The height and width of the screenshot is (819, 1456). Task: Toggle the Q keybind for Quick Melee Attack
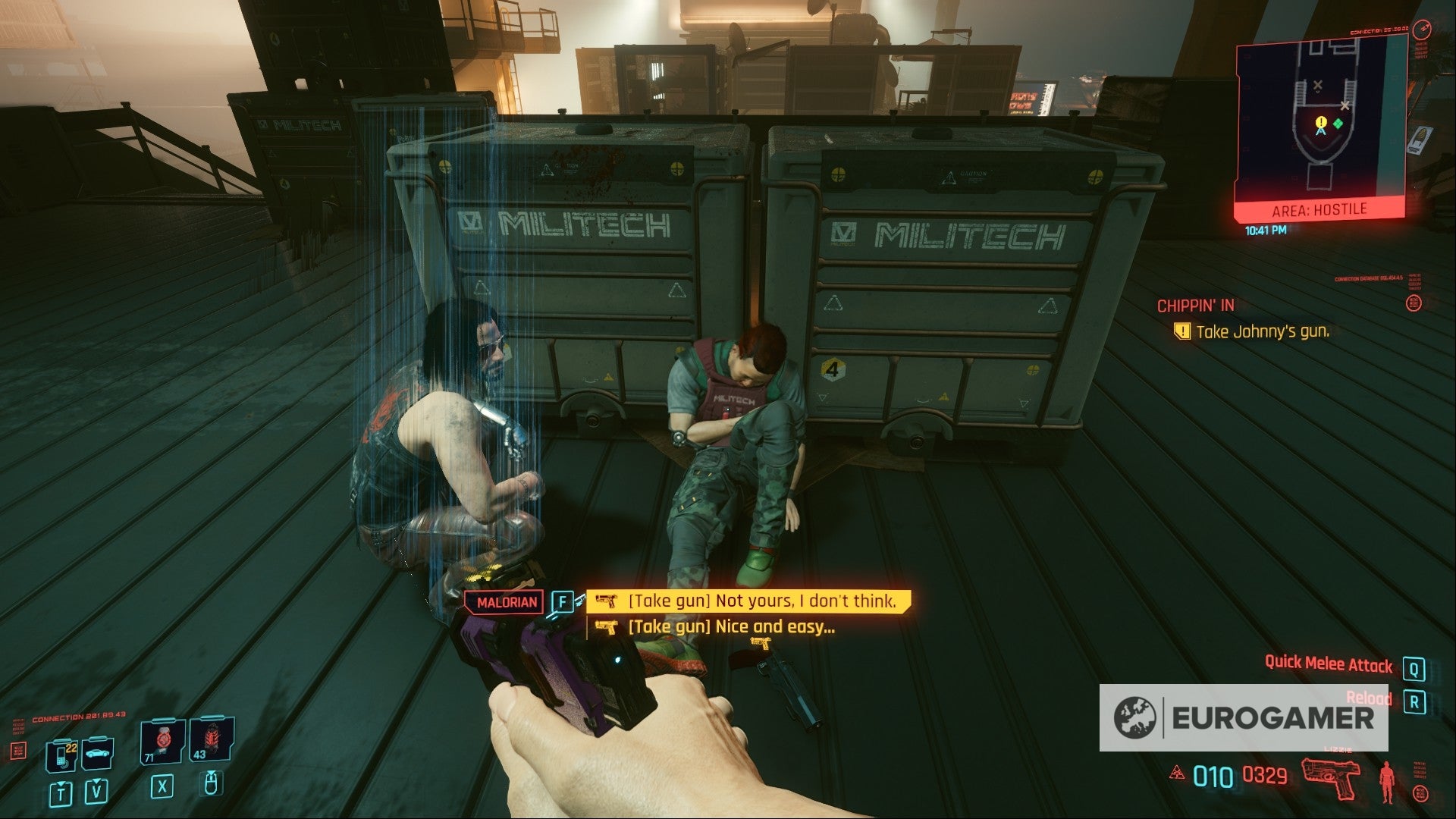(1413, 667)
